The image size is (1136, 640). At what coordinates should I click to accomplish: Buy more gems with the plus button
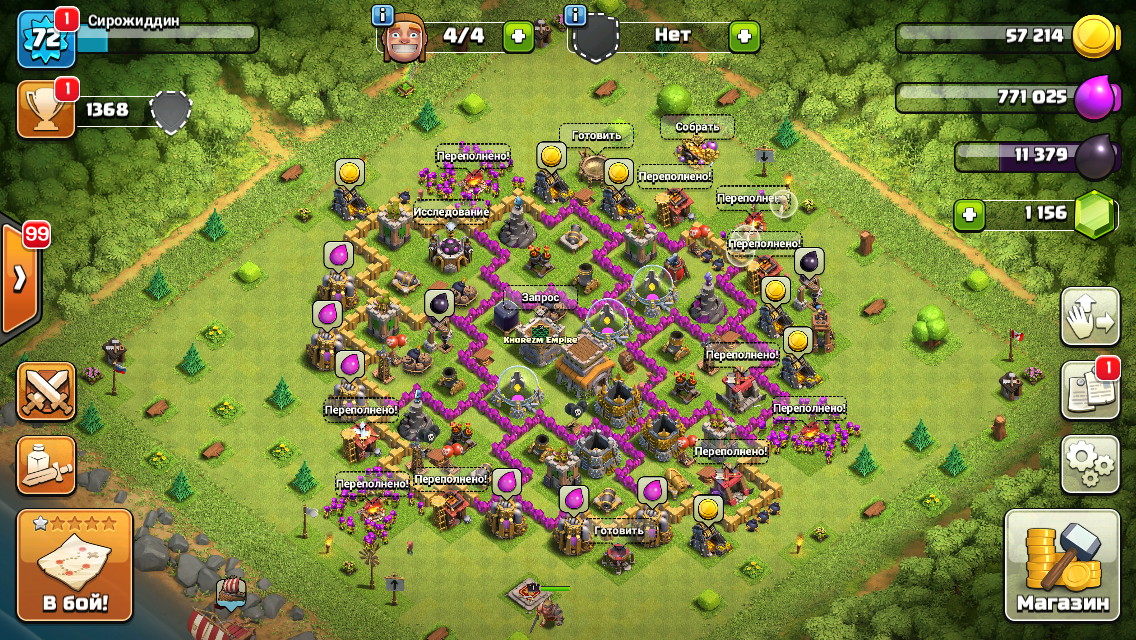click(x=967, y=214)
